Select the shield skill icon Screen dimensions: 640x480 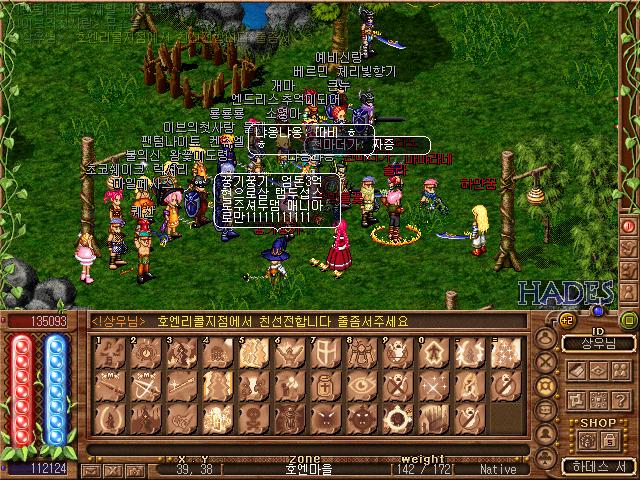click(x=325, y=353)
